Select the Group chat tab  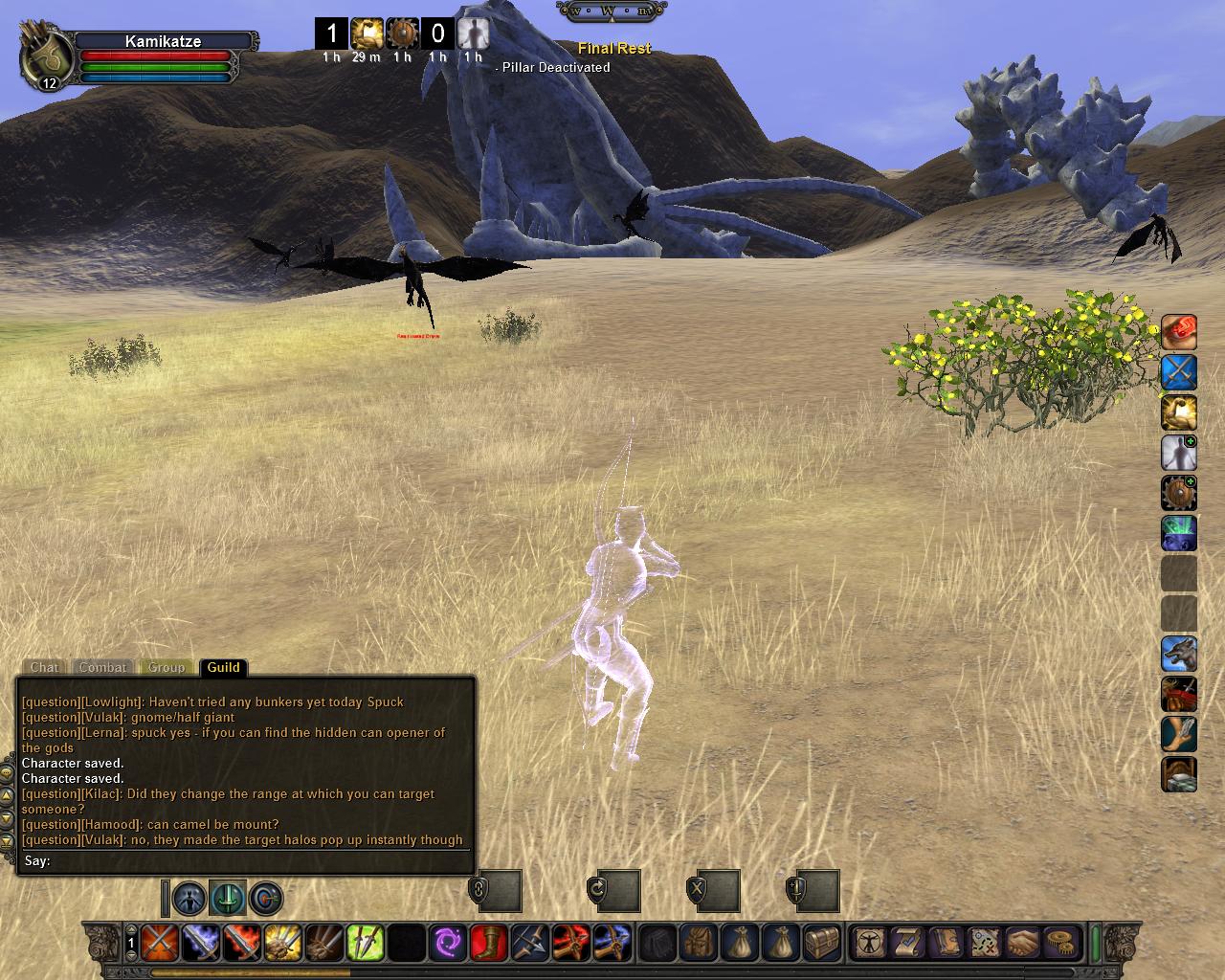[166, 667]
